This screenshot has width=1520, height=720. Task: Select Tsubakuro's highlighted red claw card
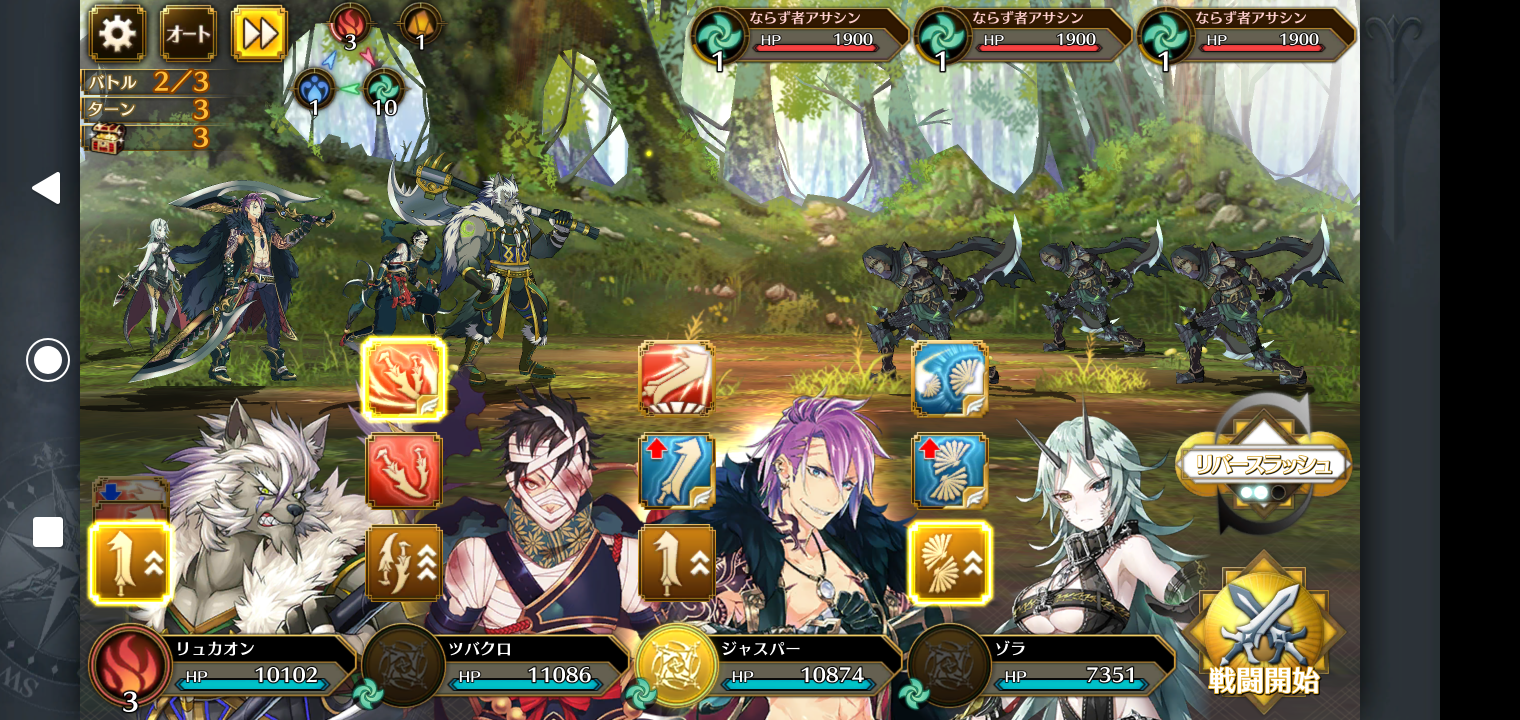coord(404,379)
